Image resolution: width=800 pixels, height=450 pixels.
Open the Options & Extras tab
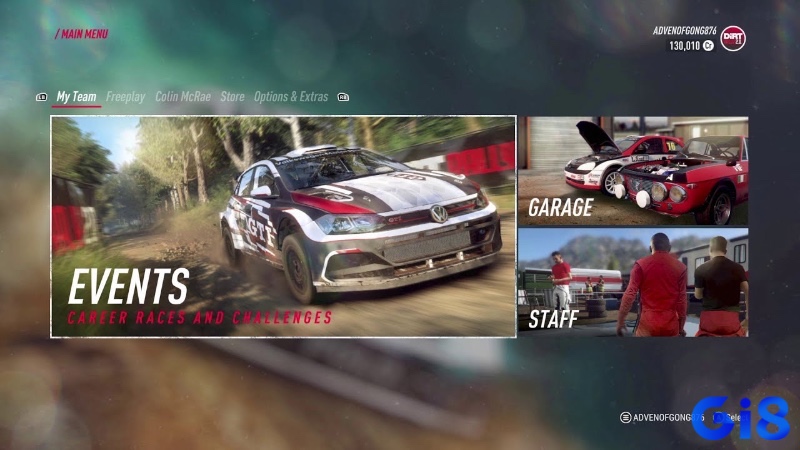click(x=290, y=97)
